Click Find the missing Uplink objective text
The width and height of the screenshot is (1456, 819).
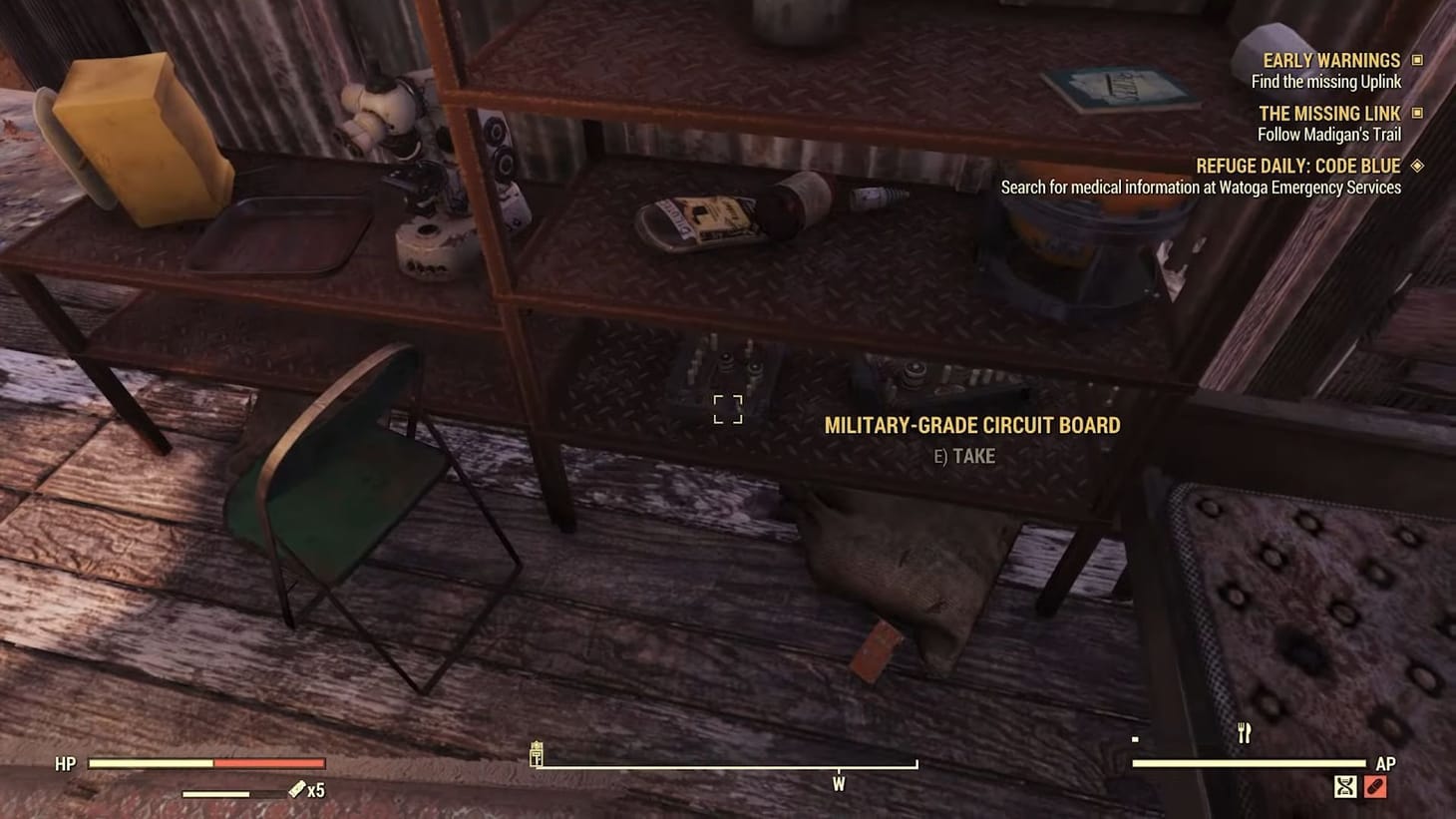pos(1325,82)
